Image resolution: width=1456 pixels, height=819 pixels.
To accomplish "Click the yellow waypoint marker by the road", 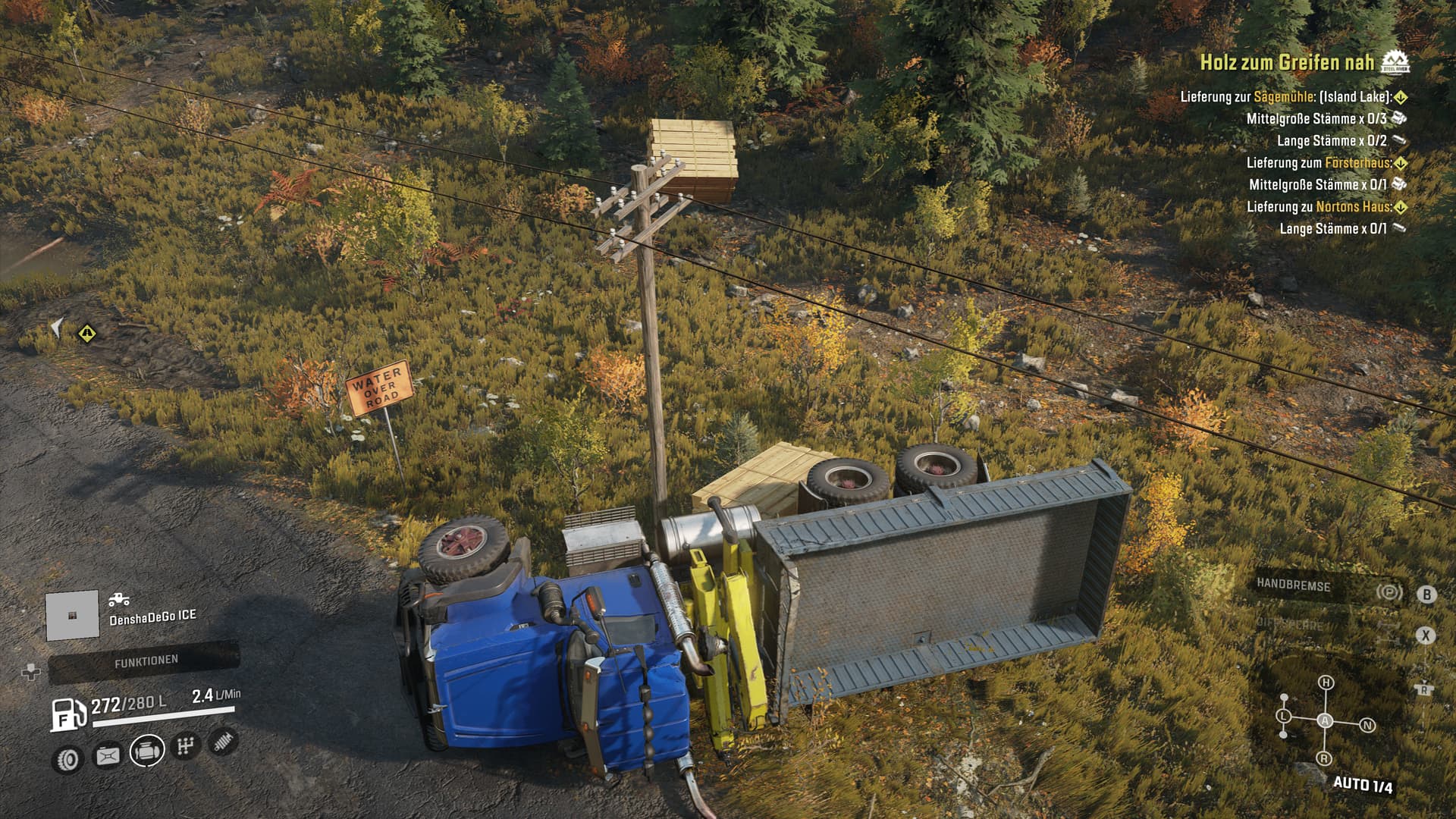I will coord(87,332).
